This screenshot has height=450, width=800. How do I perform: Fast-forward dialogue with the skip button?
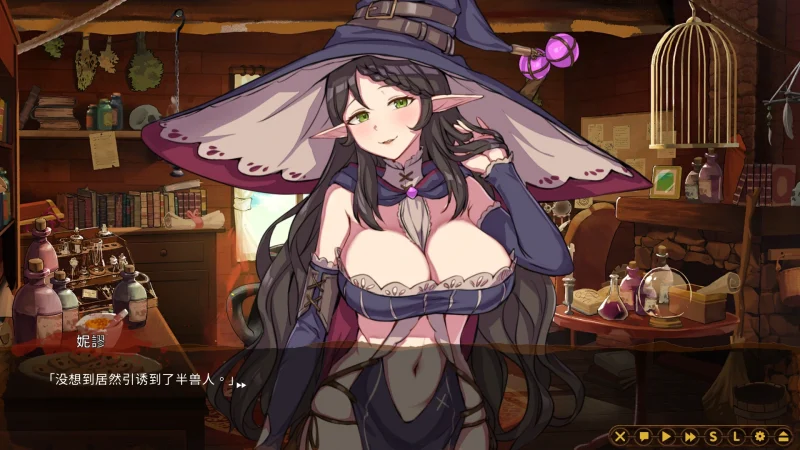tap(689, 436)
